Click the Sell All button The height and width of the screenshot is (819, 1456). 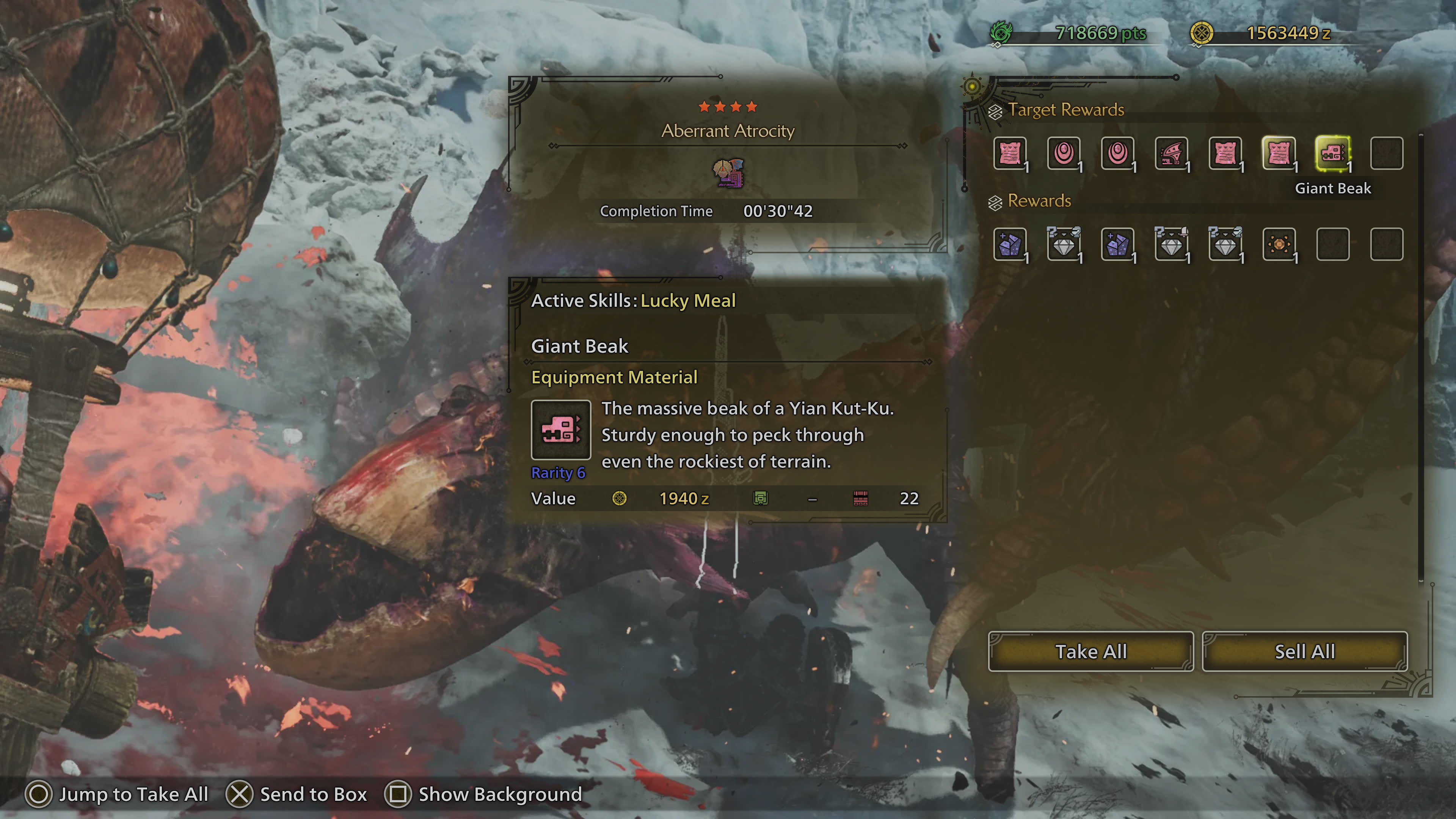tap(1304, 652)
